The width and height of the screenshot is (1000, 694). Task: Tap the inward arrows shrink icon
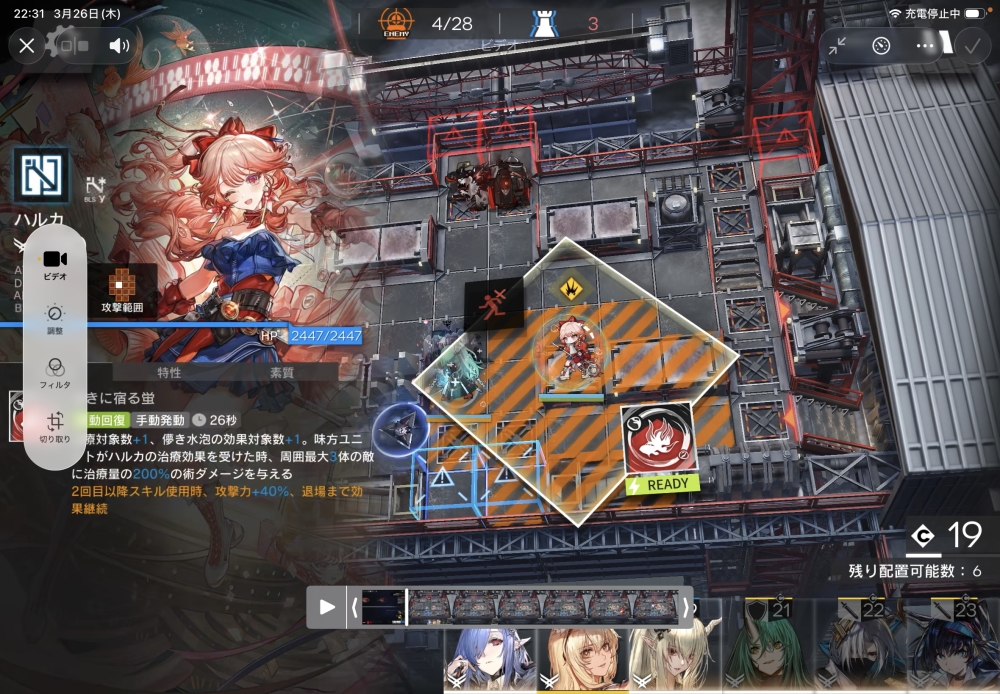(837, 45)
